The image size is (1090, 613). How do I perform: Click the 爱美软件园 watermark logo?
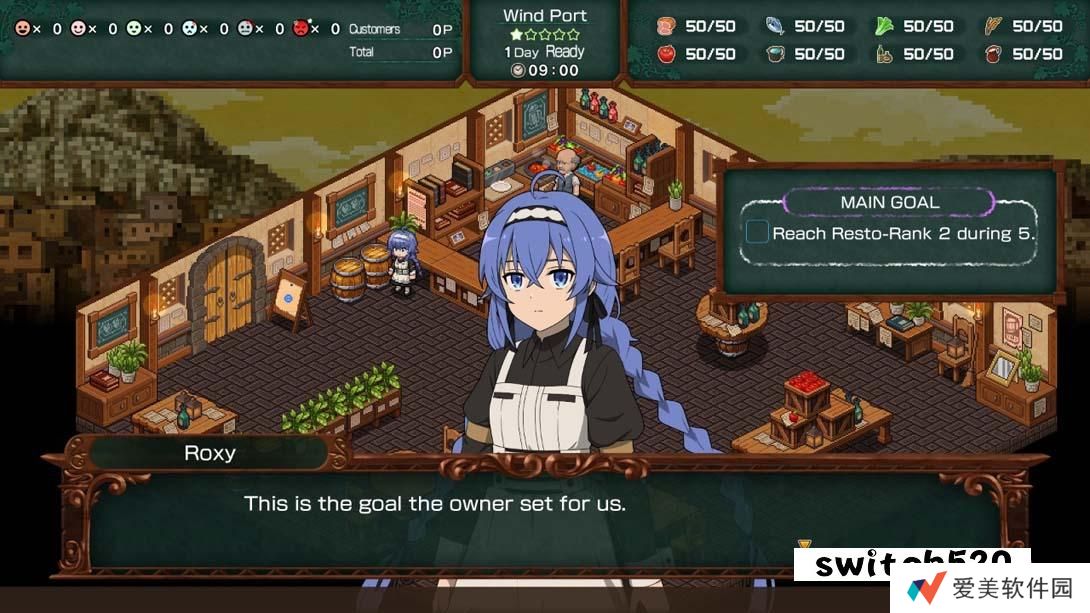[x=989, y=588]
